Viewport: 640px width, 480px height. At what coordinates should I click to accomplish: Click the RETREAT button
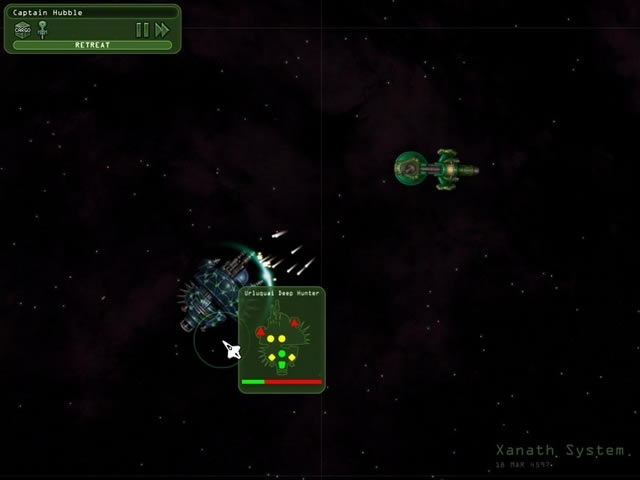[x=92, y=45]
